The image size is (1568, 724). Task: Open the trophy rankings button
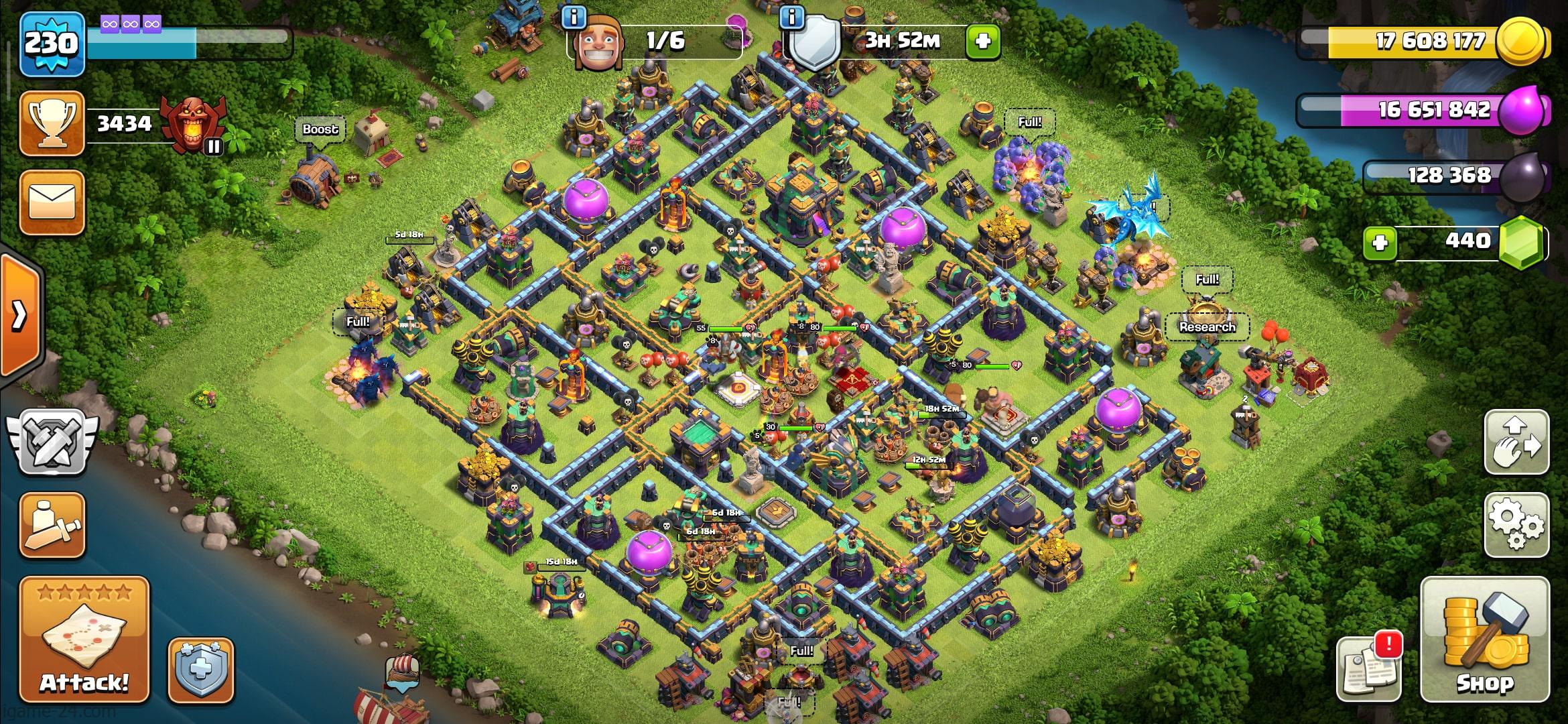tap(52, 124)
